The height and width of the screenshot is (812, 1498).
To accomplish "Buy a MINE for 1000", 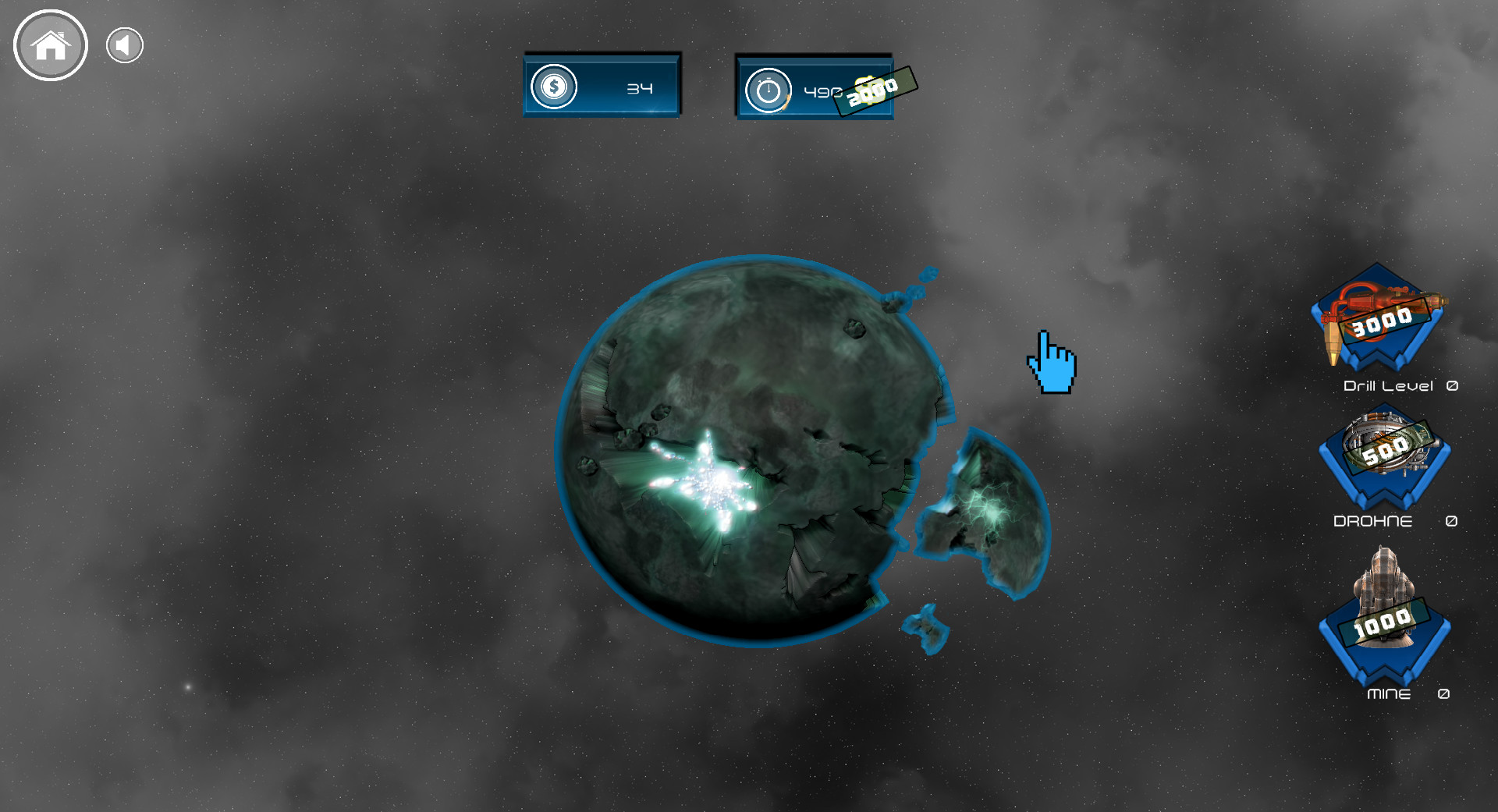I will 1383,624.
